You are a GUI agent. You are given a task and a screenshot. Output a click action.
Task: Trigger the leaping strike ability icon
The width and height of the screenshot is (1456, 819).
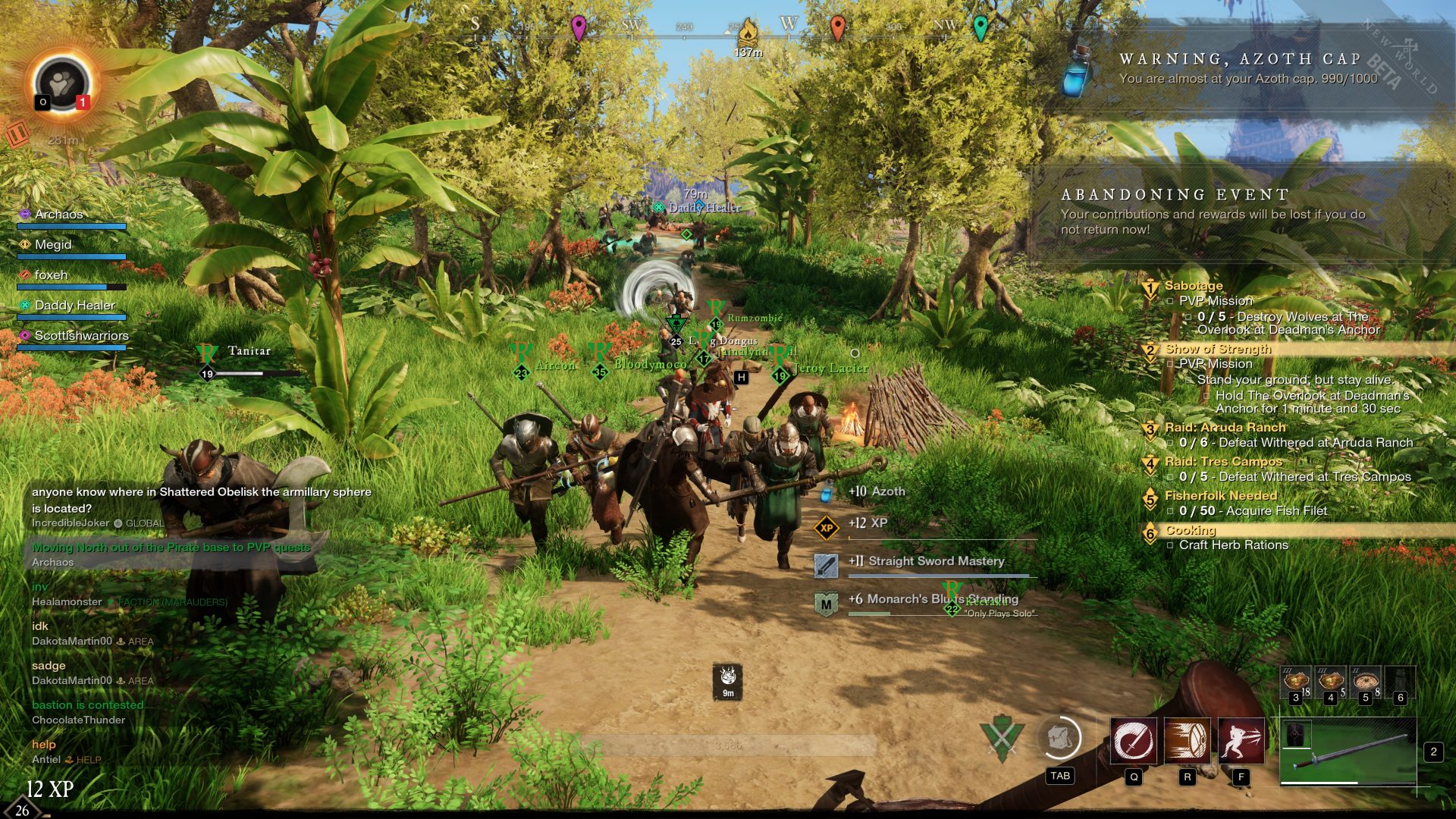[x=1241, y=740]
